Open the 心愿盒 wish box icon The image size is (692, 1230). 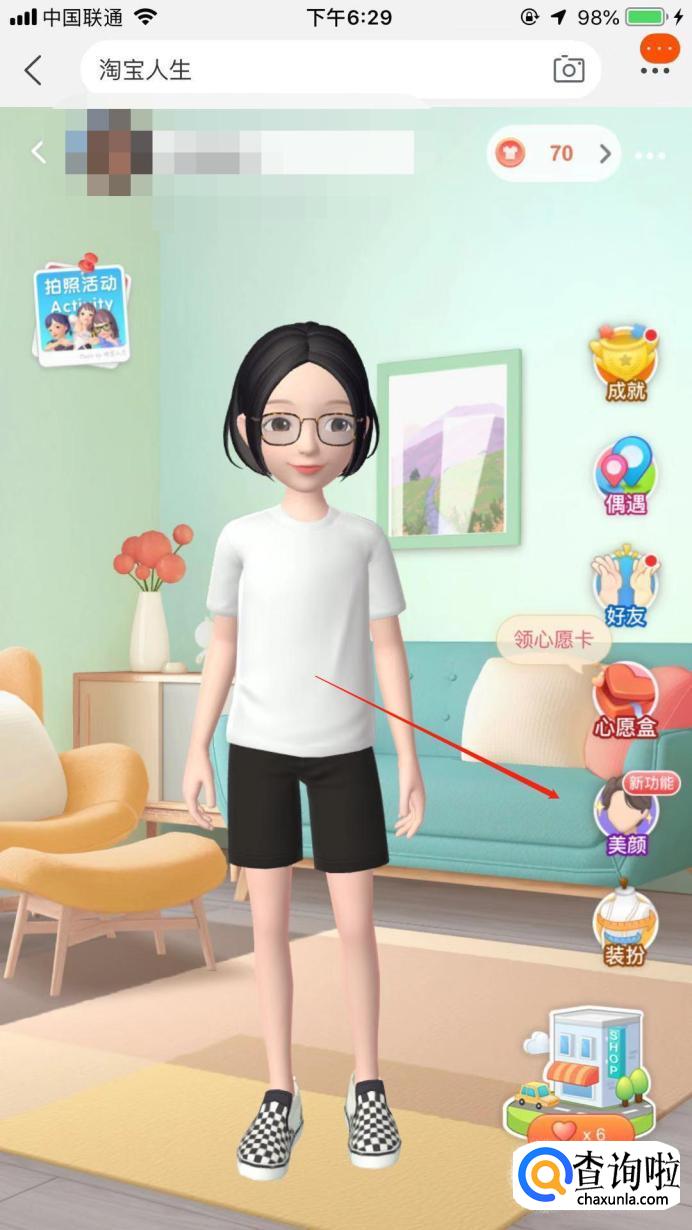point(626,702)
